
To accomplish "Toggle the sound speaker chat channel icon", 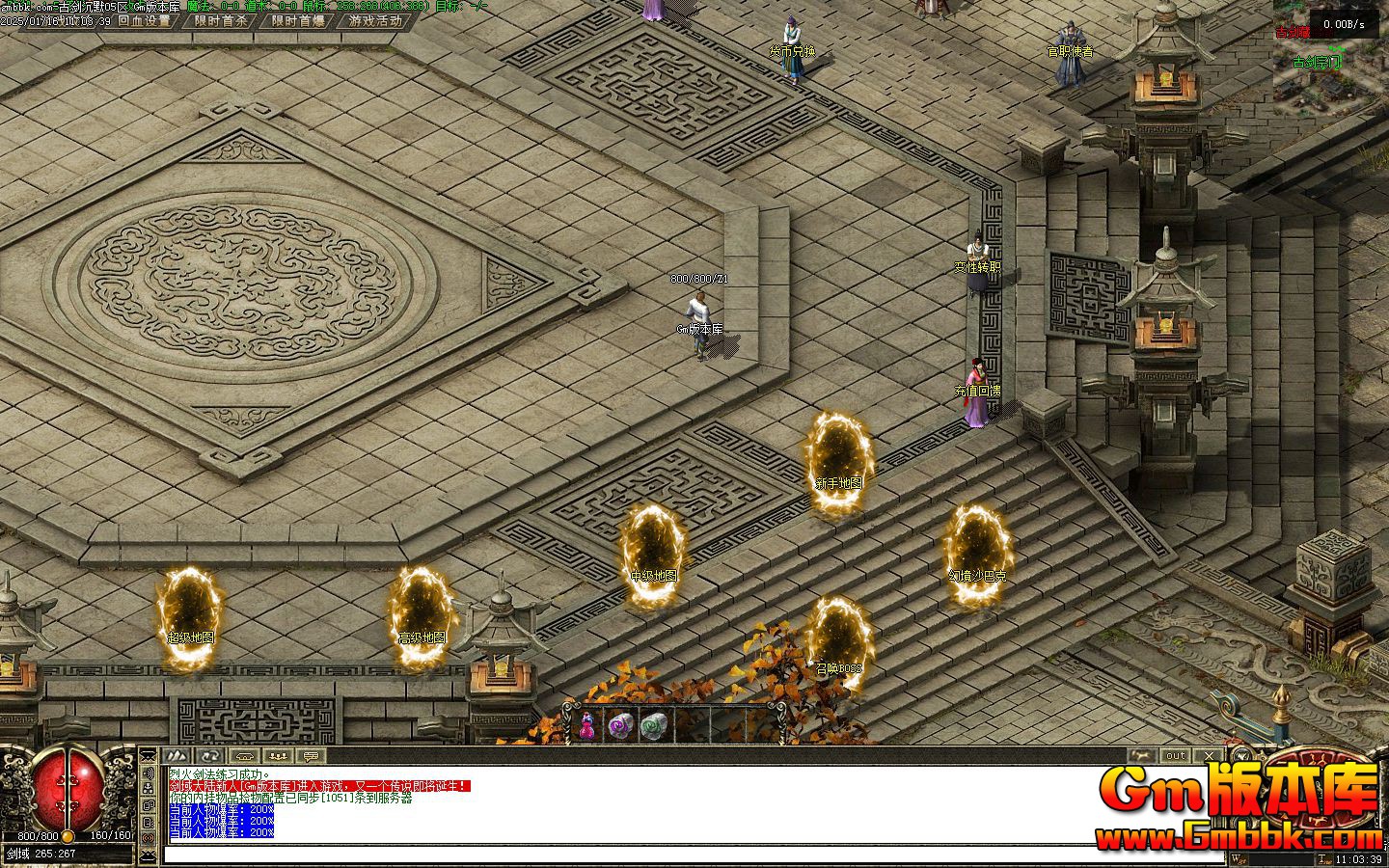I will coord(149,773).
